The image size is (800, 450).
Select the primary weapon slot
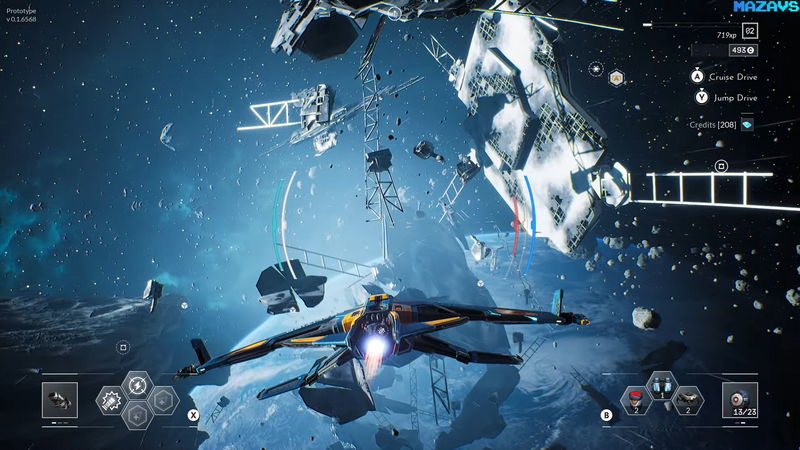60,400
